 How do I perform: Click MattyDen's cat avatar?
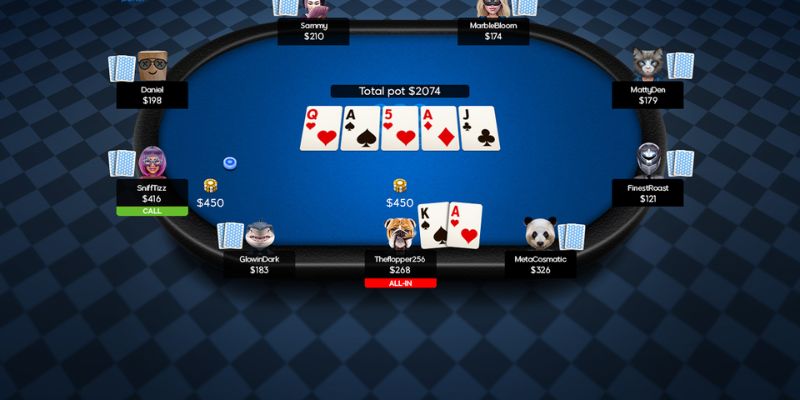(x=649, y=67)
